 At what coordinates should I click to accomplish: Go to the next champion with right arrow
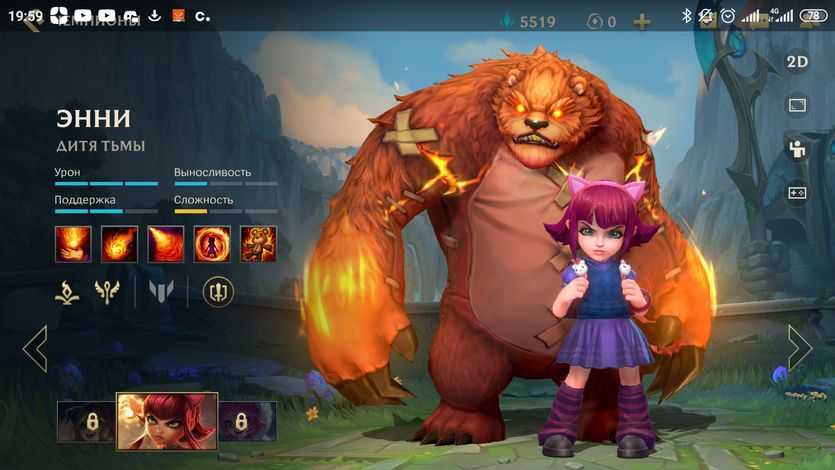(799, 348)
